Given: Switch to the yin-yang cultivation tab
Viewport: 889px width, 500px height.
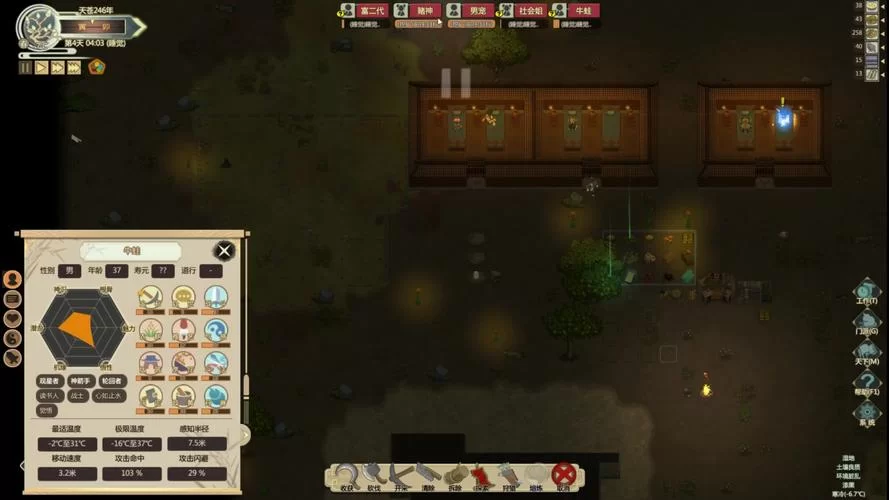Looking at the screenshot, I should click(x=13, y=338).
